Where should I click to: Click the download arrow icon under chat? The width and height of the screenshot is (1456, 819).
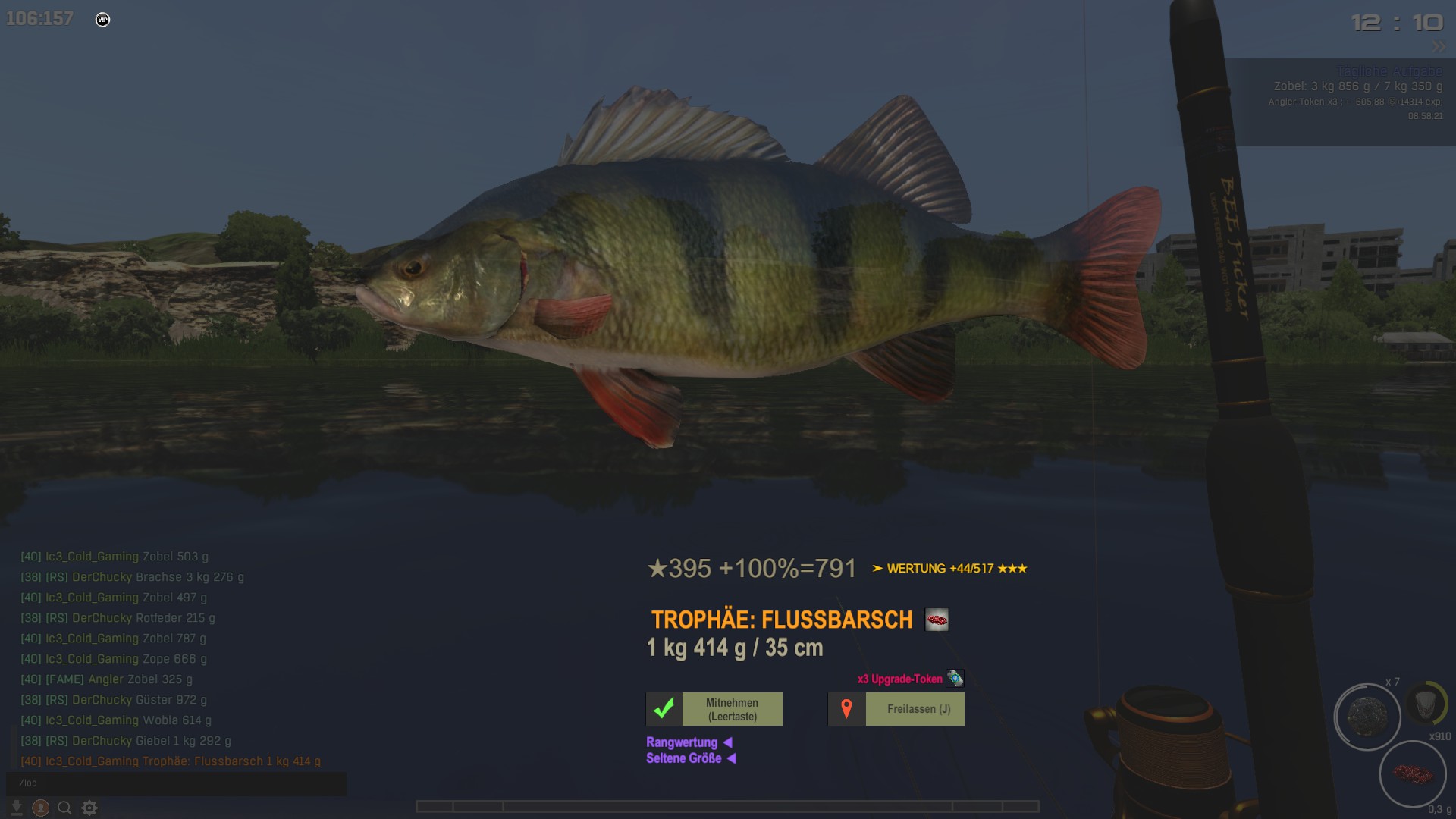point(16,808)
